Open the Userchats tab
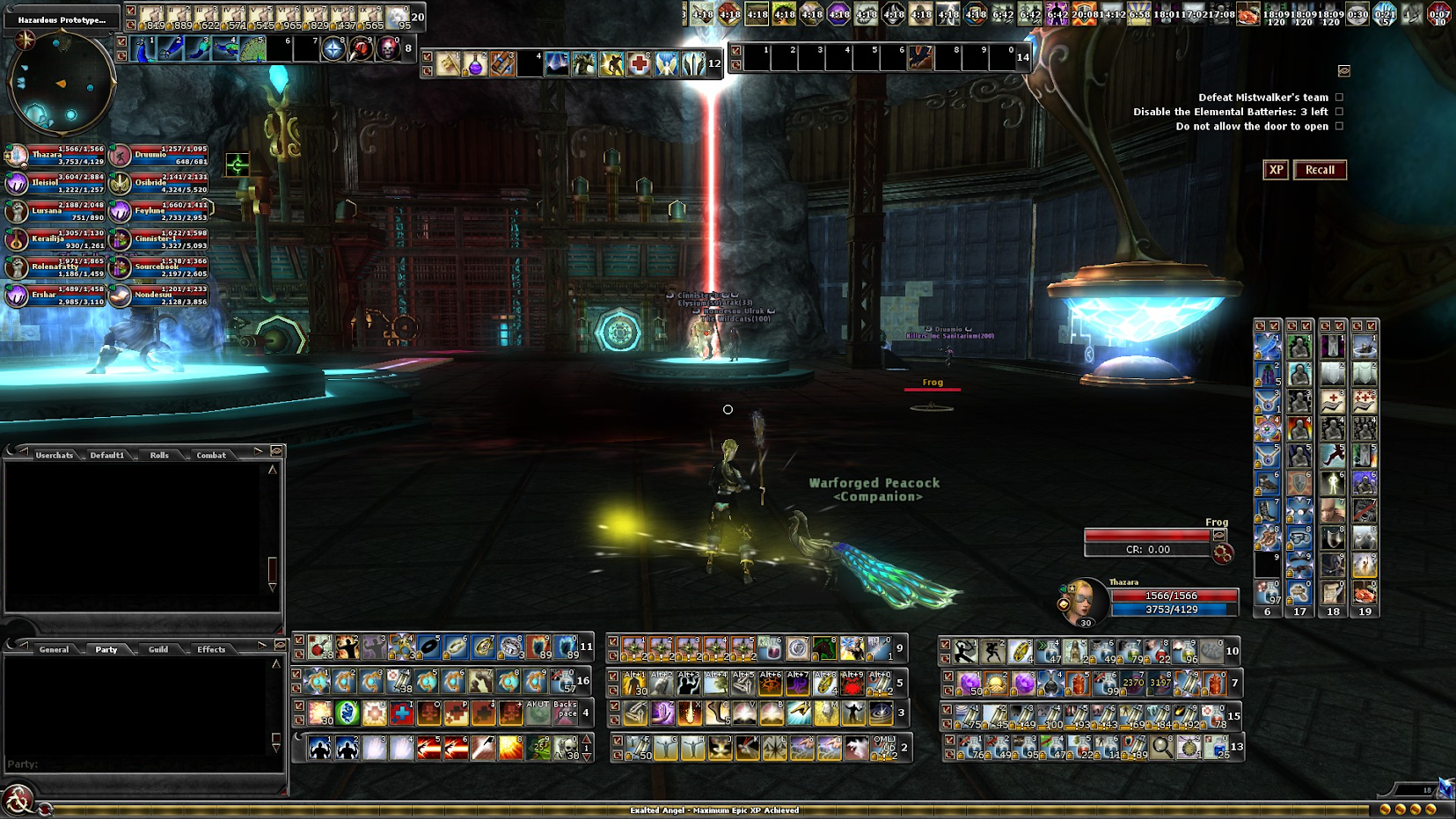This screenshot has height=819, width=1456. pyautogui.click(x=55, y=455)
